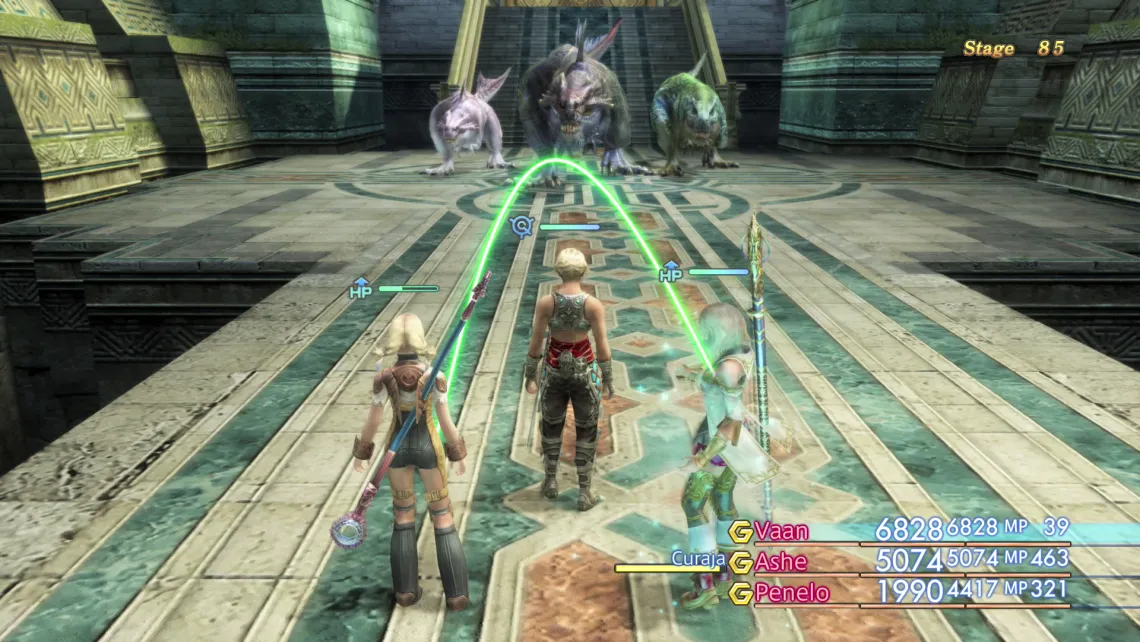
Task: Toggle the gambit icon beside Penelo
Action: pos(740,593)
